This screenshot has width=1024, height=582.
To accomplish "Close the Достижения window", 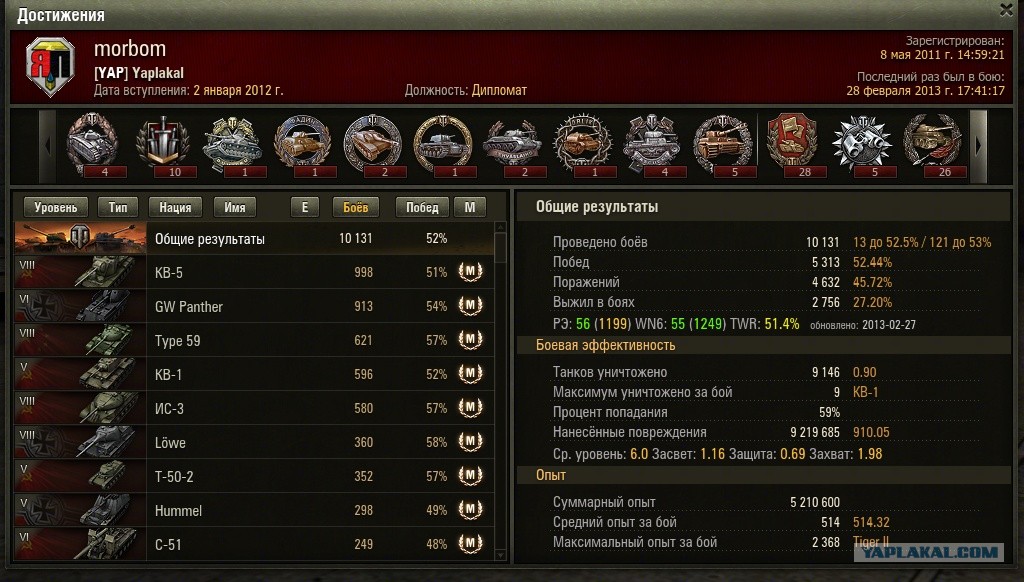I will tap(1006, 9).
